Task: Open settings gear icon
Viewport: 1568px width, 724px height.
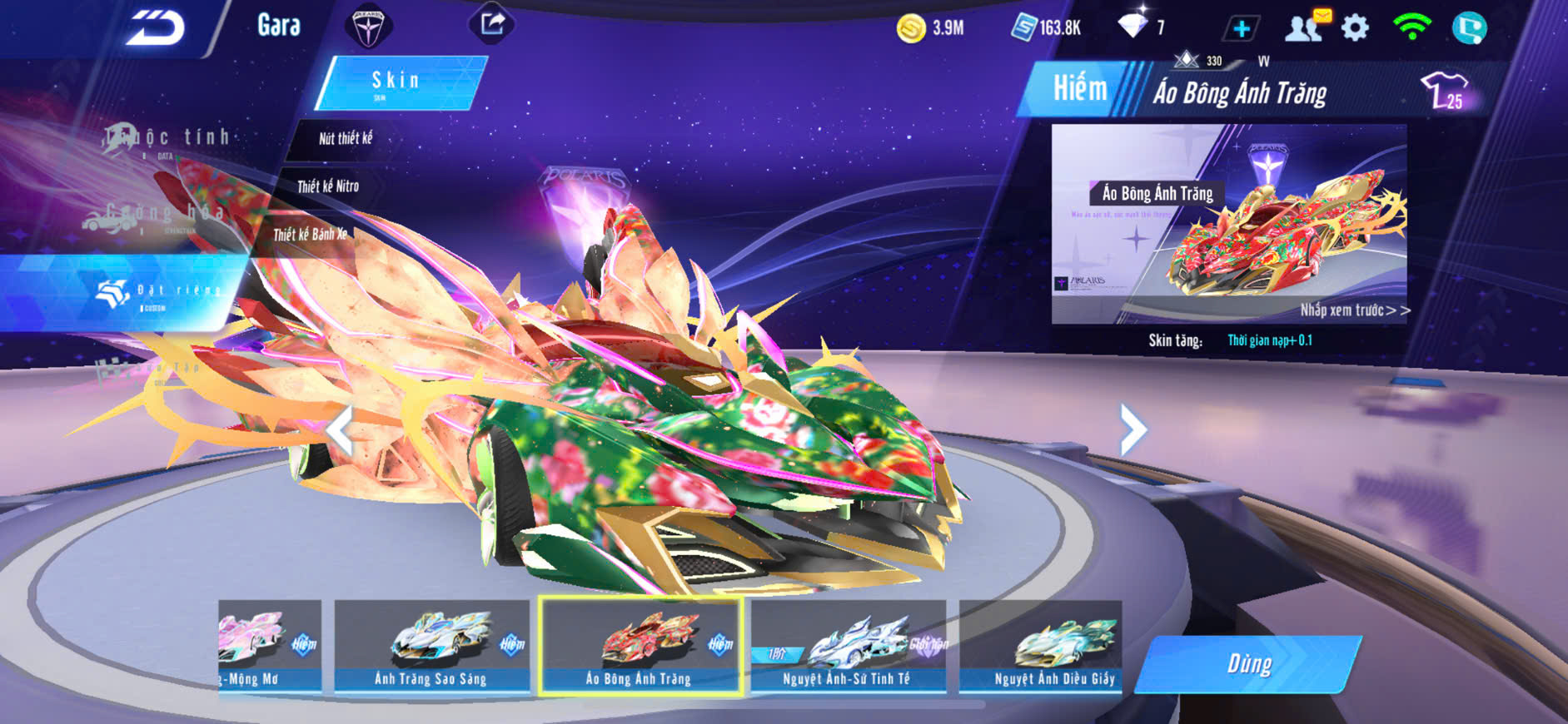Action: pyautogui.click(x=1355, y=28)
